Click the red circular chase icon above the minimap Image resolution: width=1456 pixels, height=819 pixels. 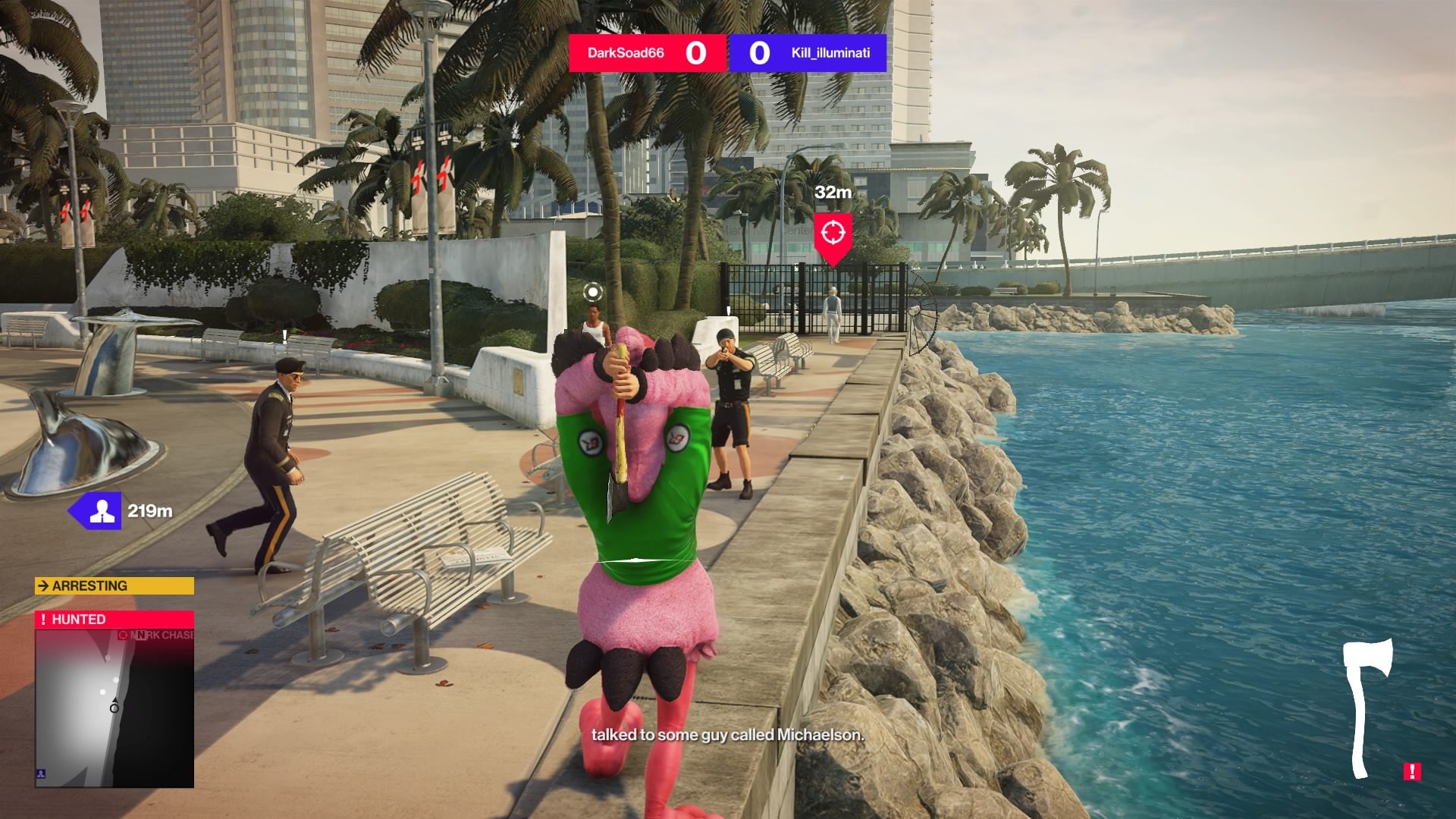click(123, 635)
